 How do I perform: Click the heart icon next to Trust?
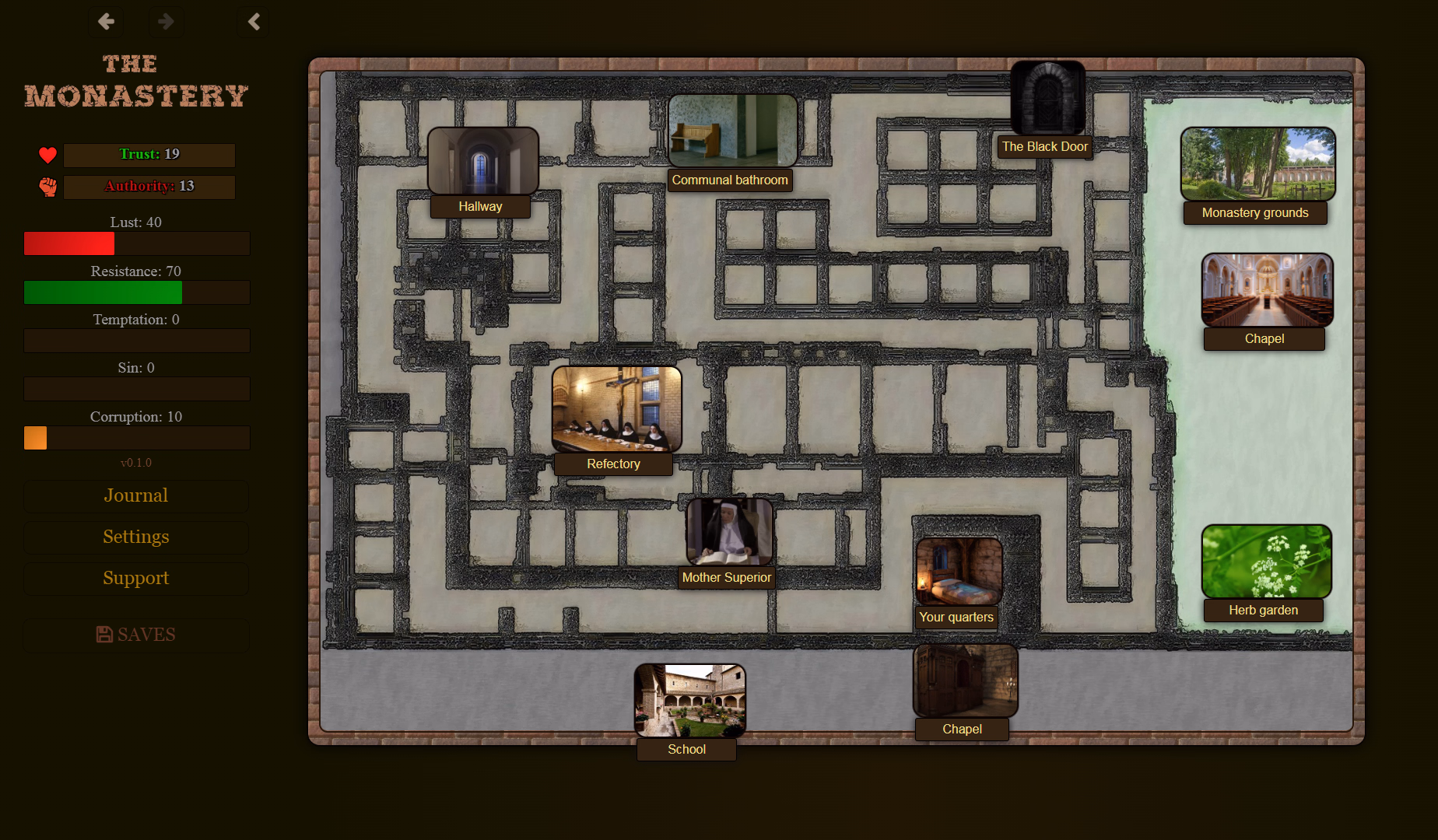pyautogui.click(x=47, y=155)
